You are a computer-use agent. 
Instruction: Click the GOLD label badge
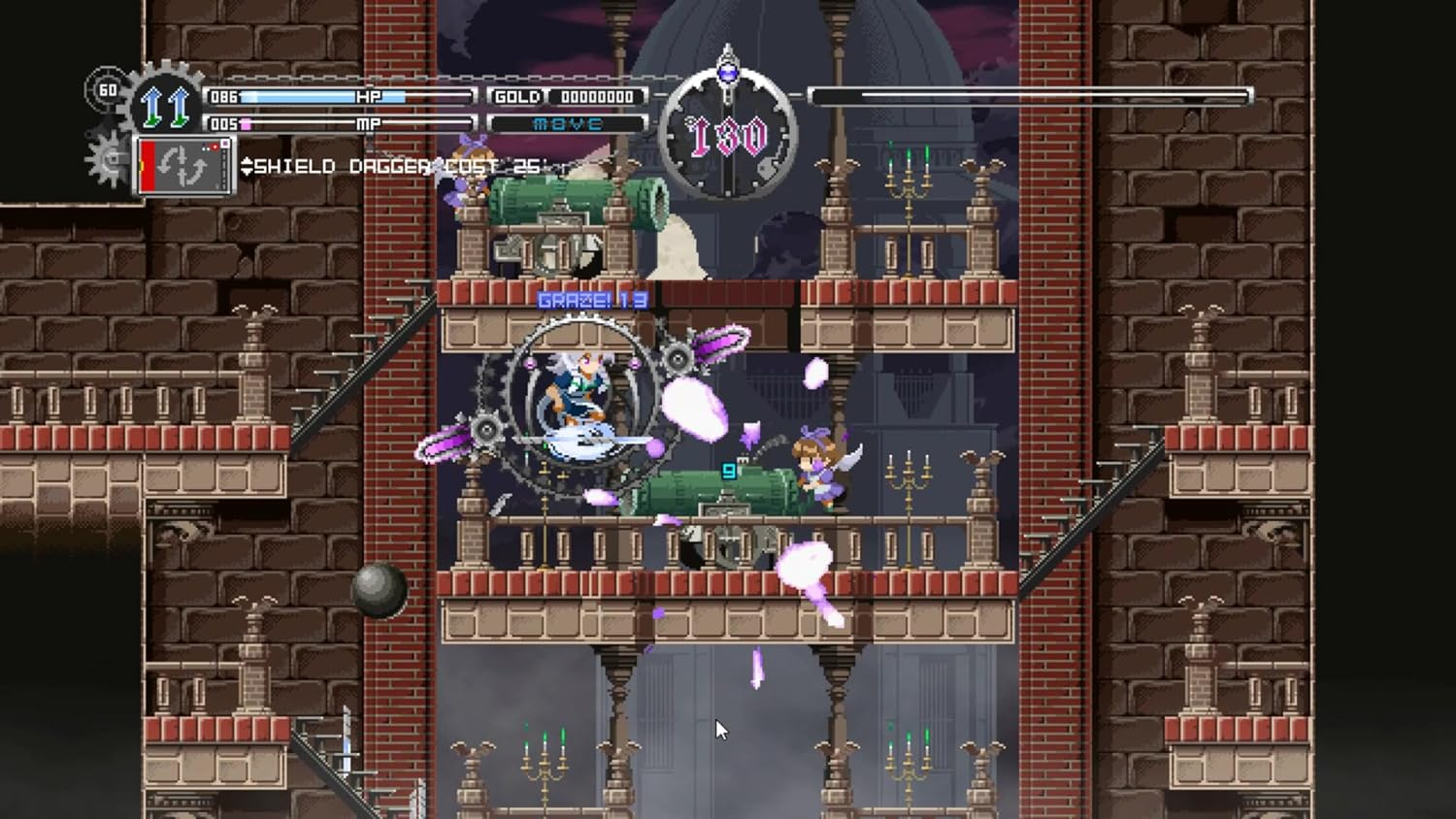(517, 97)
